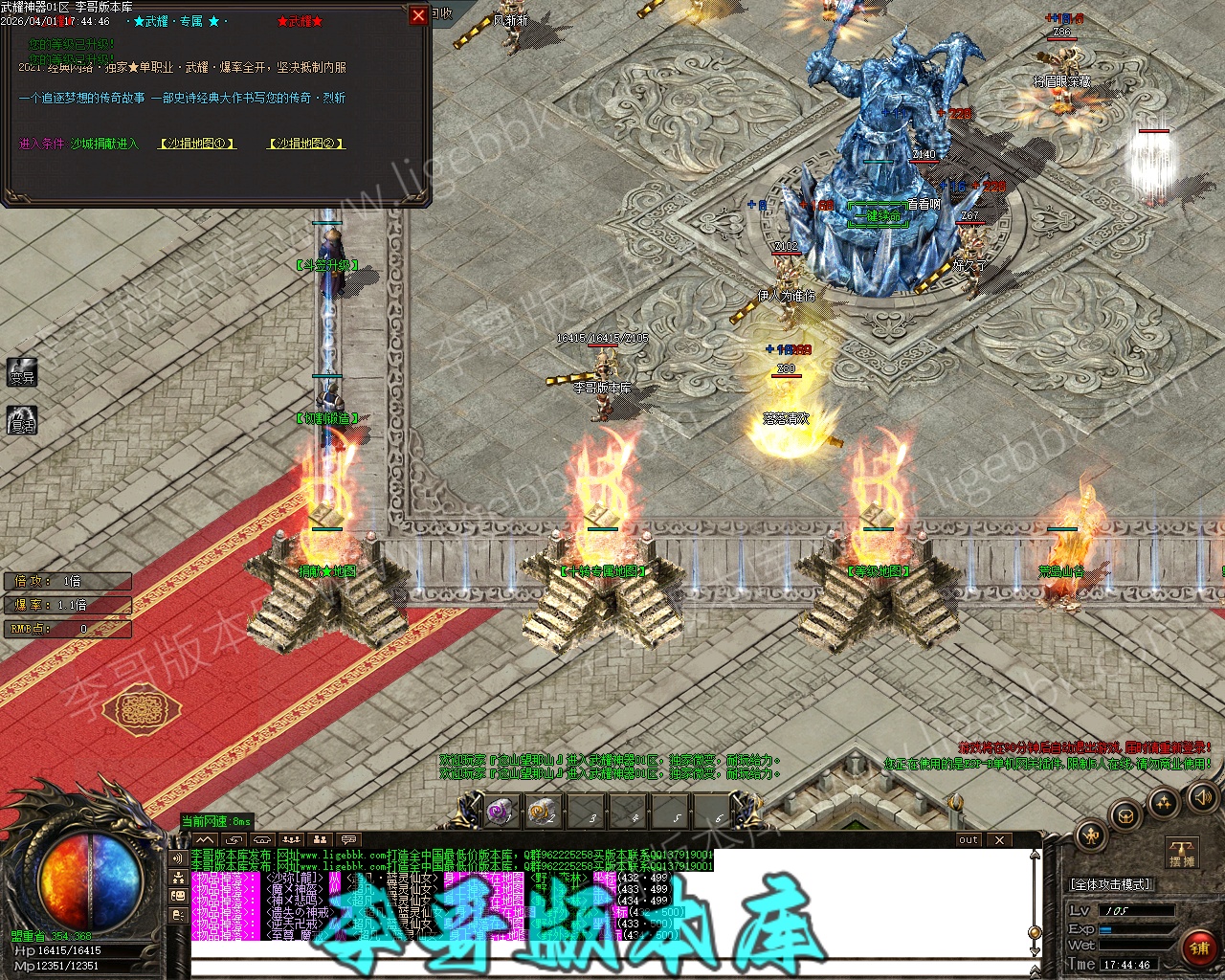The image size is (1225, 980).
Task: Toggle the sound speaker icon
Action: coord(1201,796)
